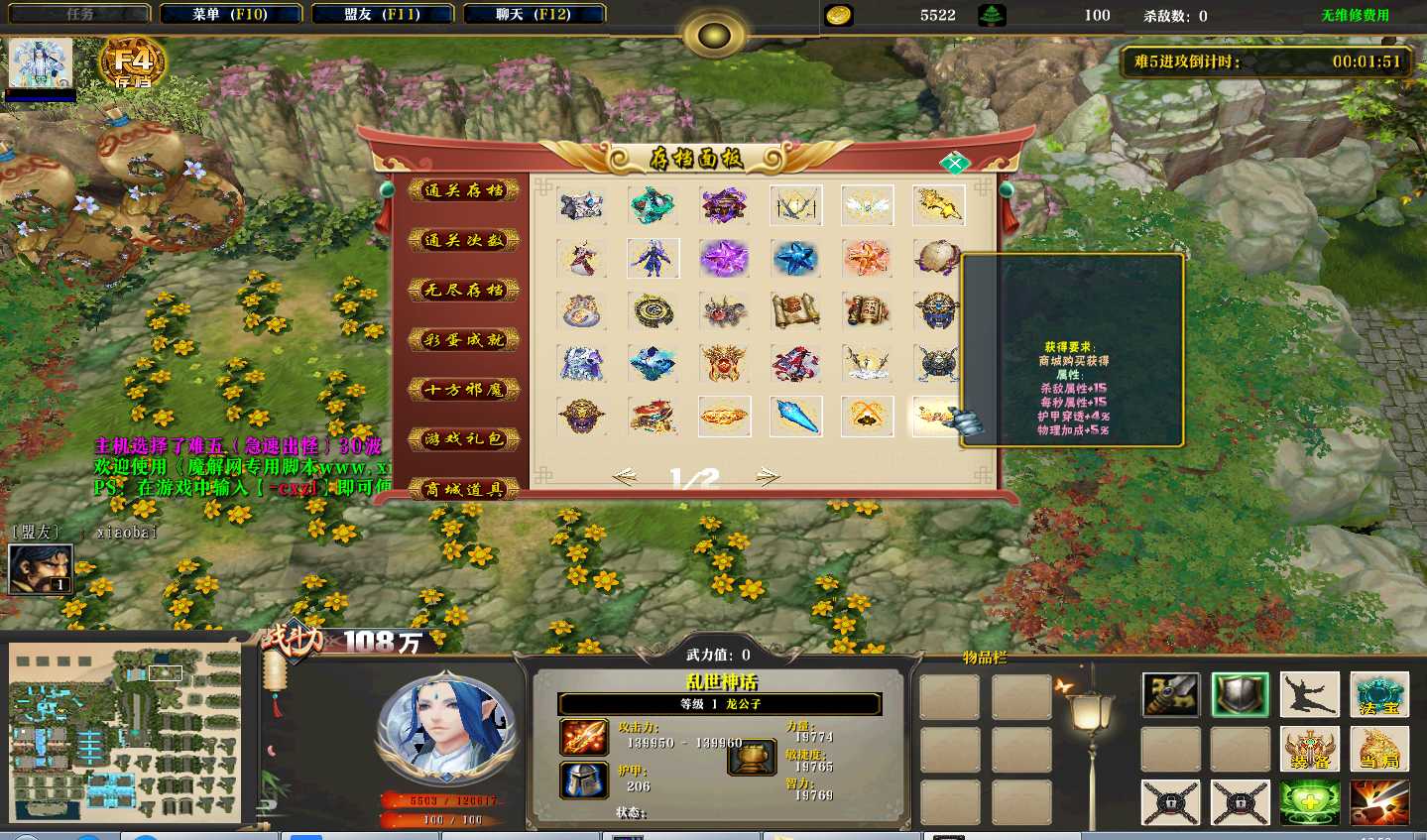Viewport: 1427px width, 840px height.
Task: Switch to the 通关次数 category
Action: [464, 240]
